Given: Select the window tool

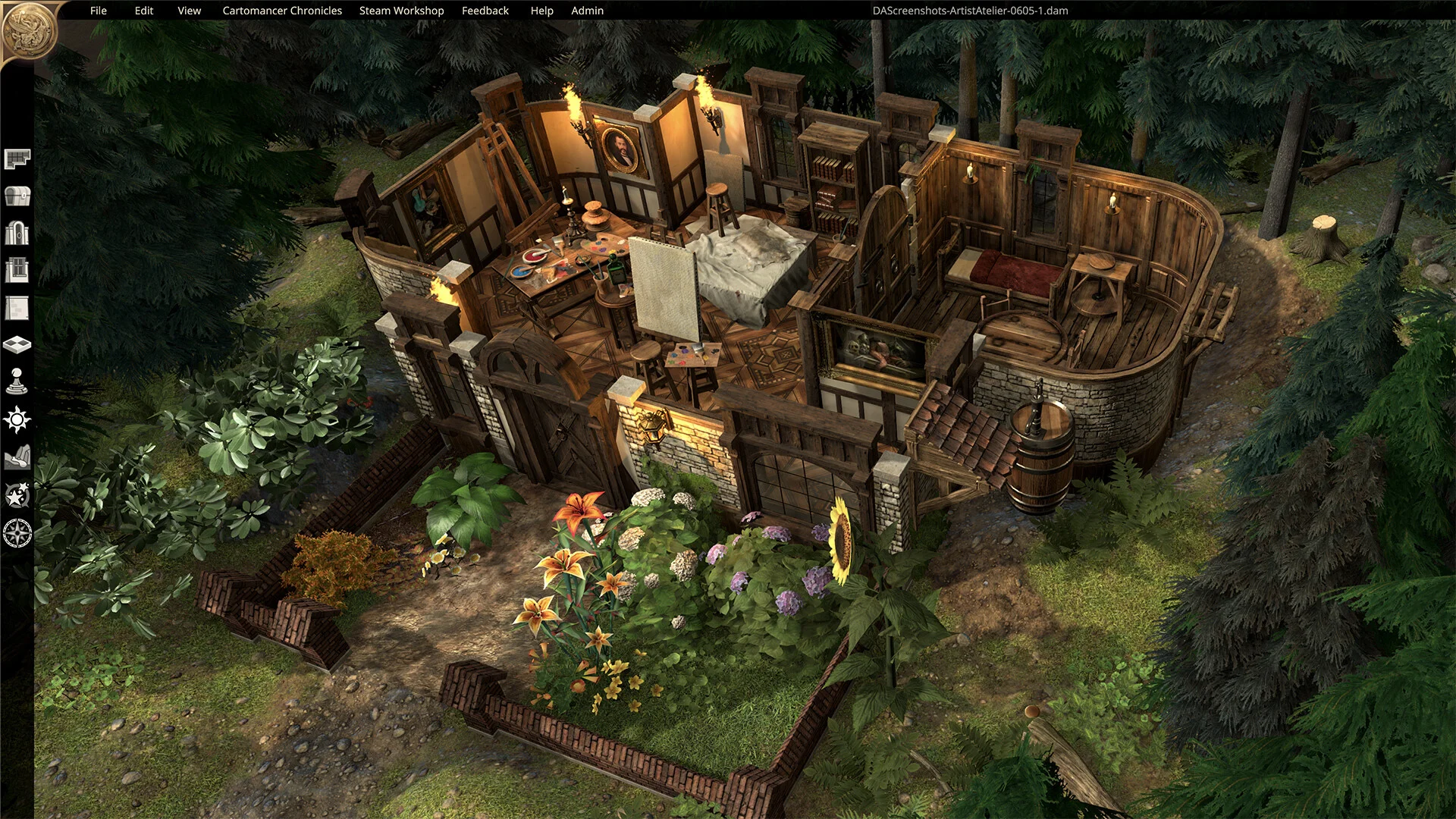Looking at the screenshot, I should pyautogui.click(x=17, y=270).
